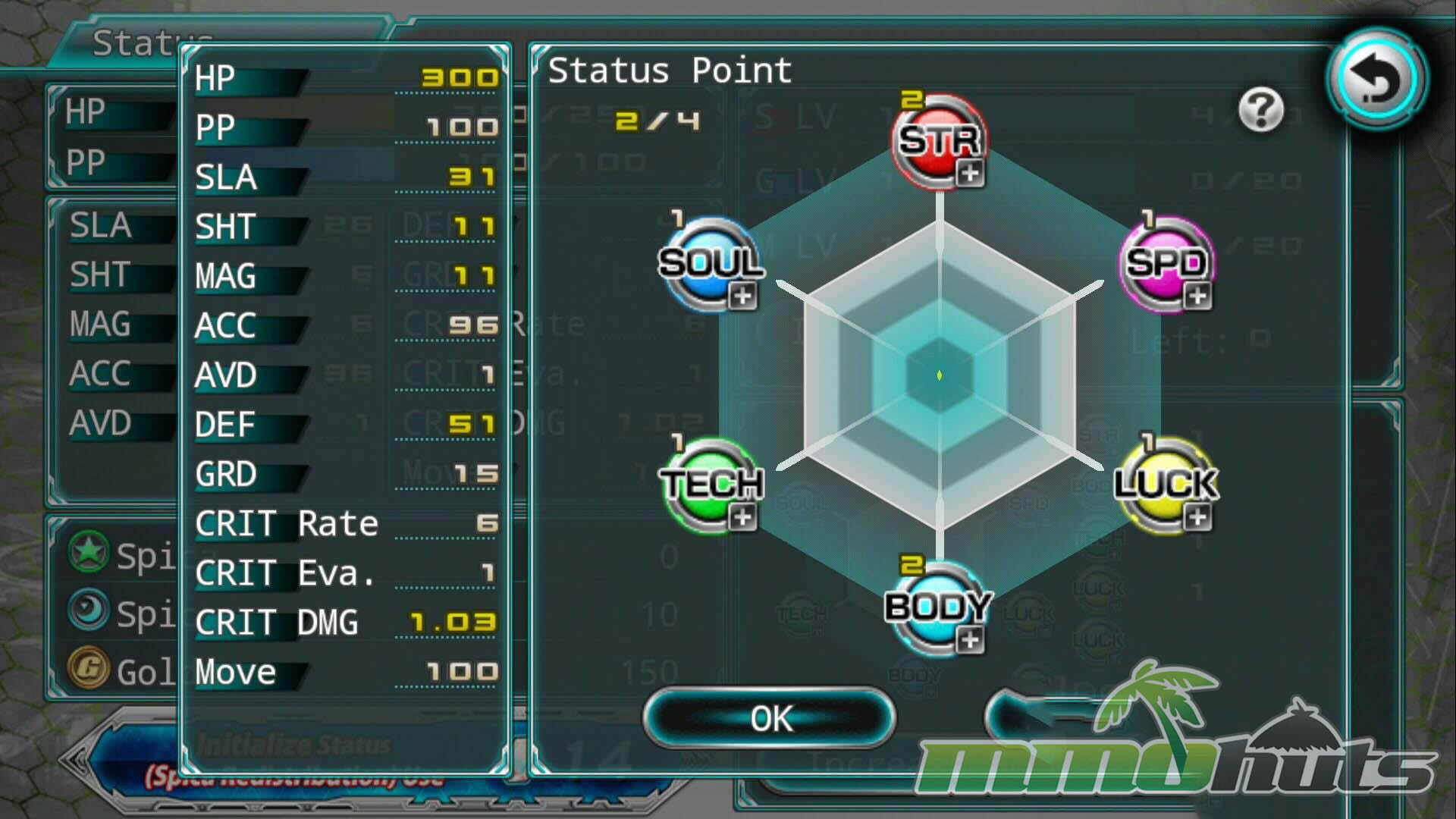Increase the SOUL stat
This screenshot has width=1456, height=819.
point(742,296)
